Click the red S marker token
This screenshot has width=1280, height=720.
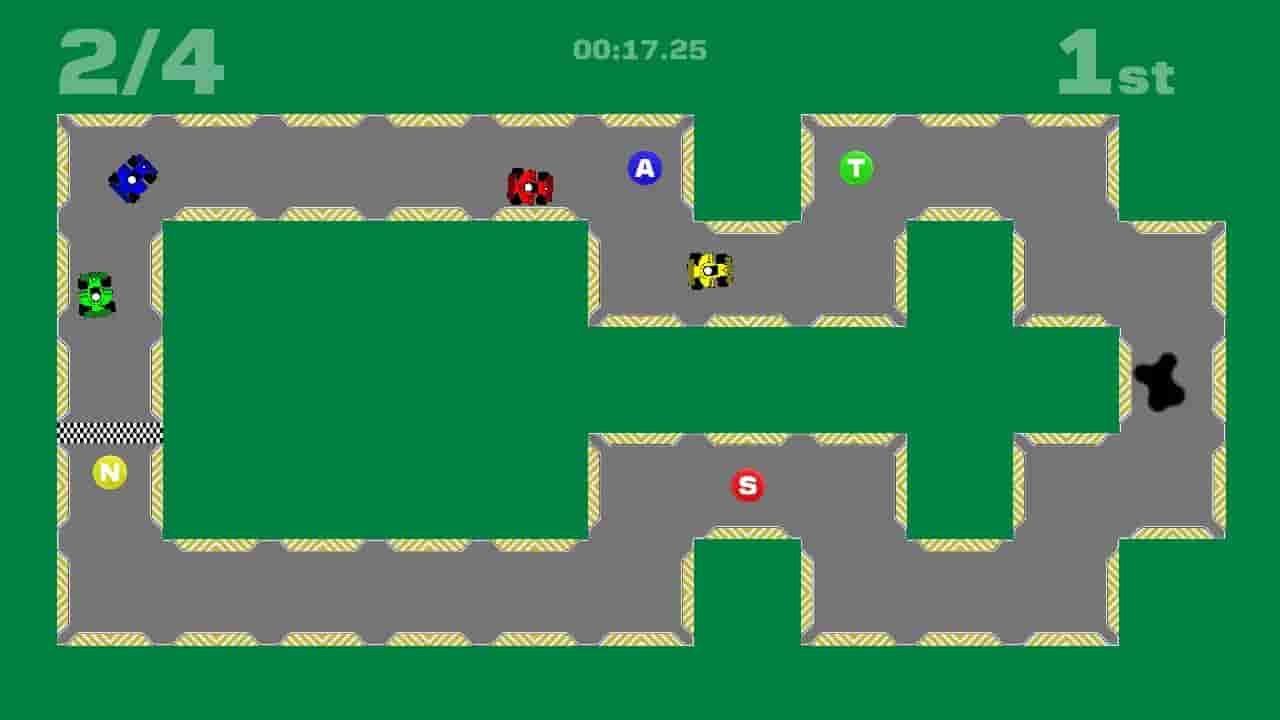coord(746,484)
